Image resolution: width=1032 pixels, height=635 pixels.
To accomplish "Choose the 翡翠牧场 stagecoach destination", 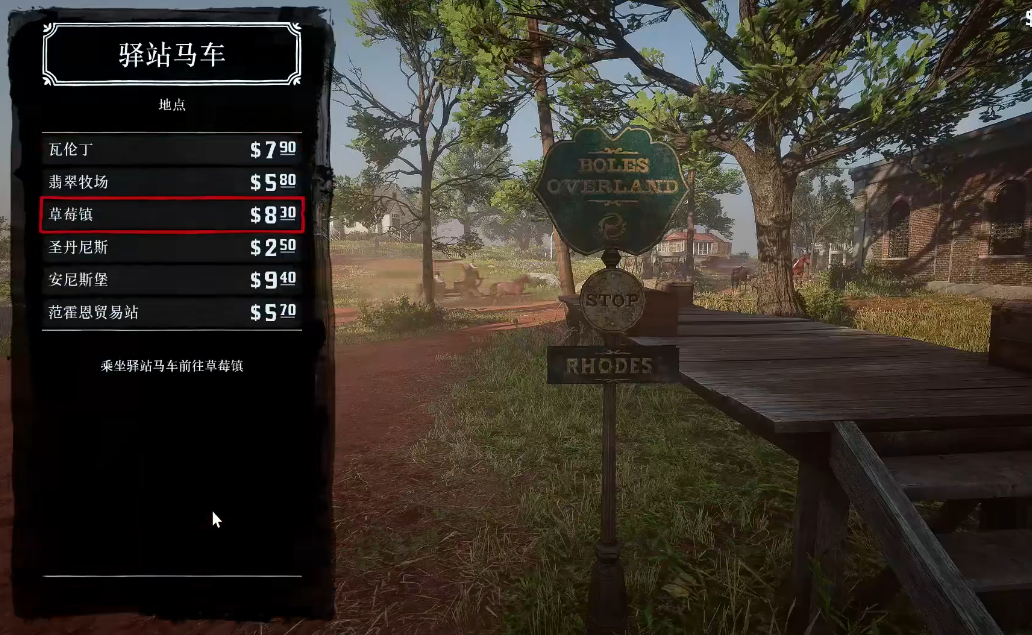I will pos(171,182).
